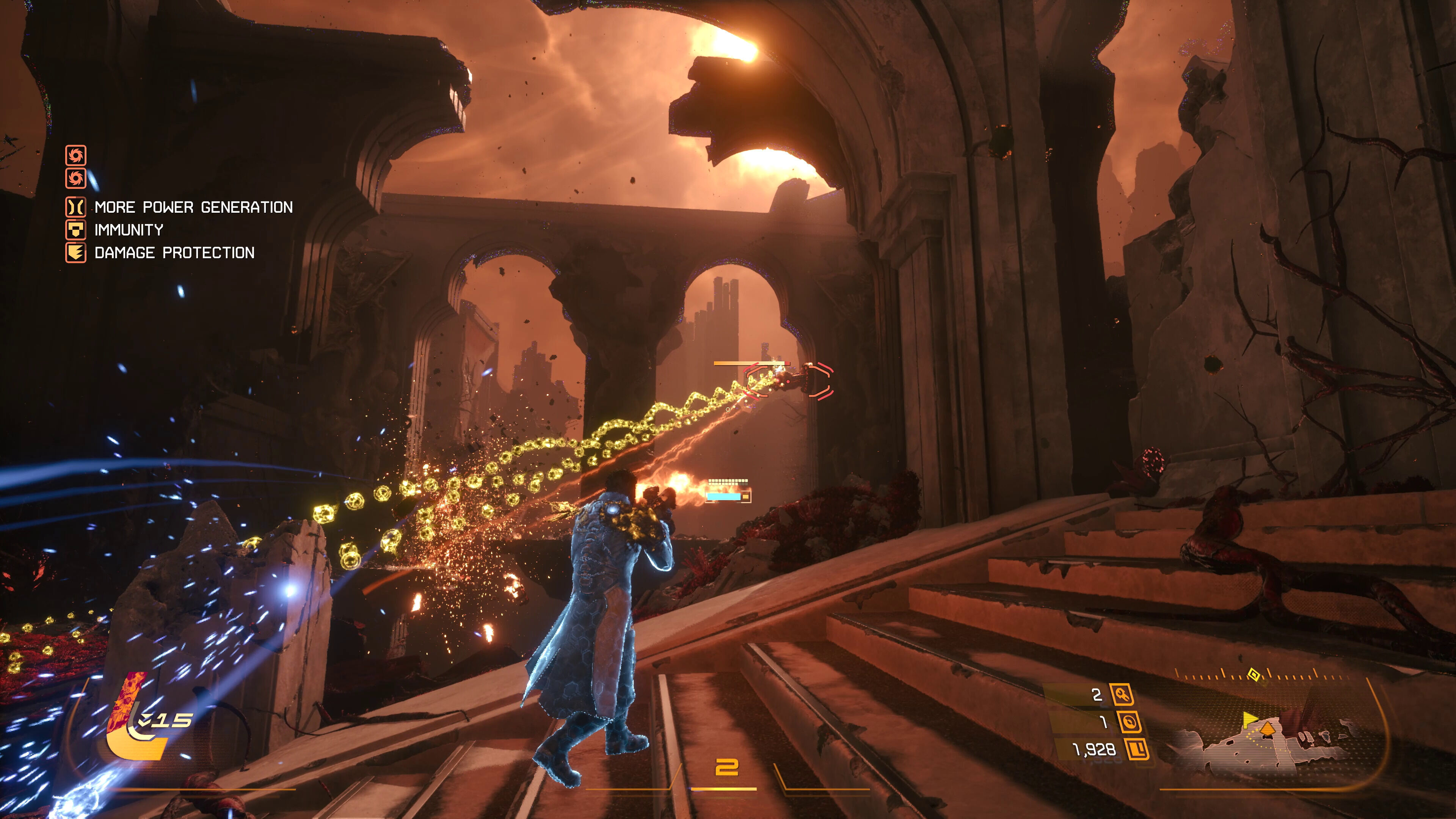The height and width of the screenshot is (819, 1456).
Task: Select the yellow flag marker on minimap
Action: point(1249,719)
